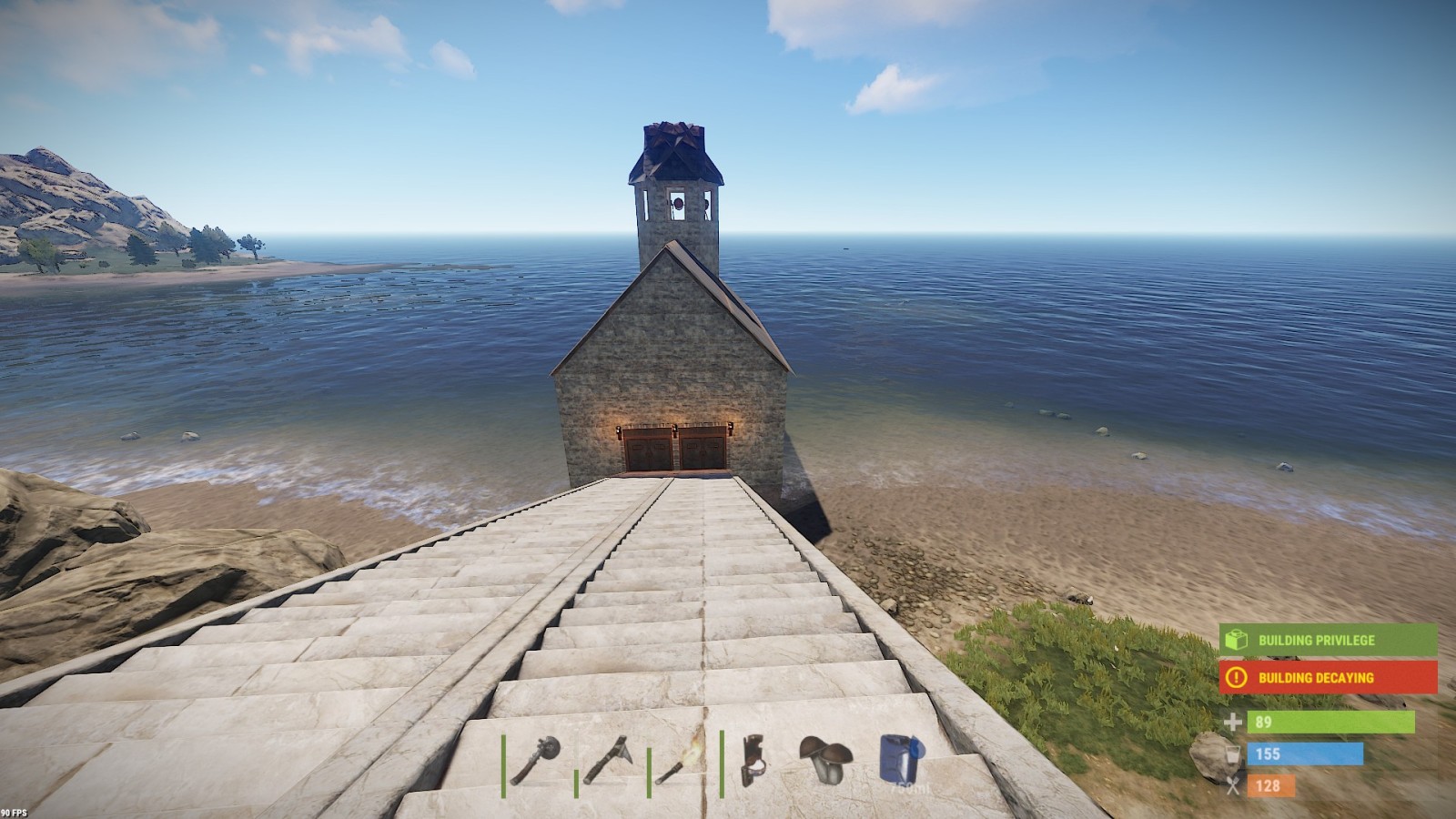
Task: Select the dark bracket-shaped tool slot
Action: pos(753,760)
